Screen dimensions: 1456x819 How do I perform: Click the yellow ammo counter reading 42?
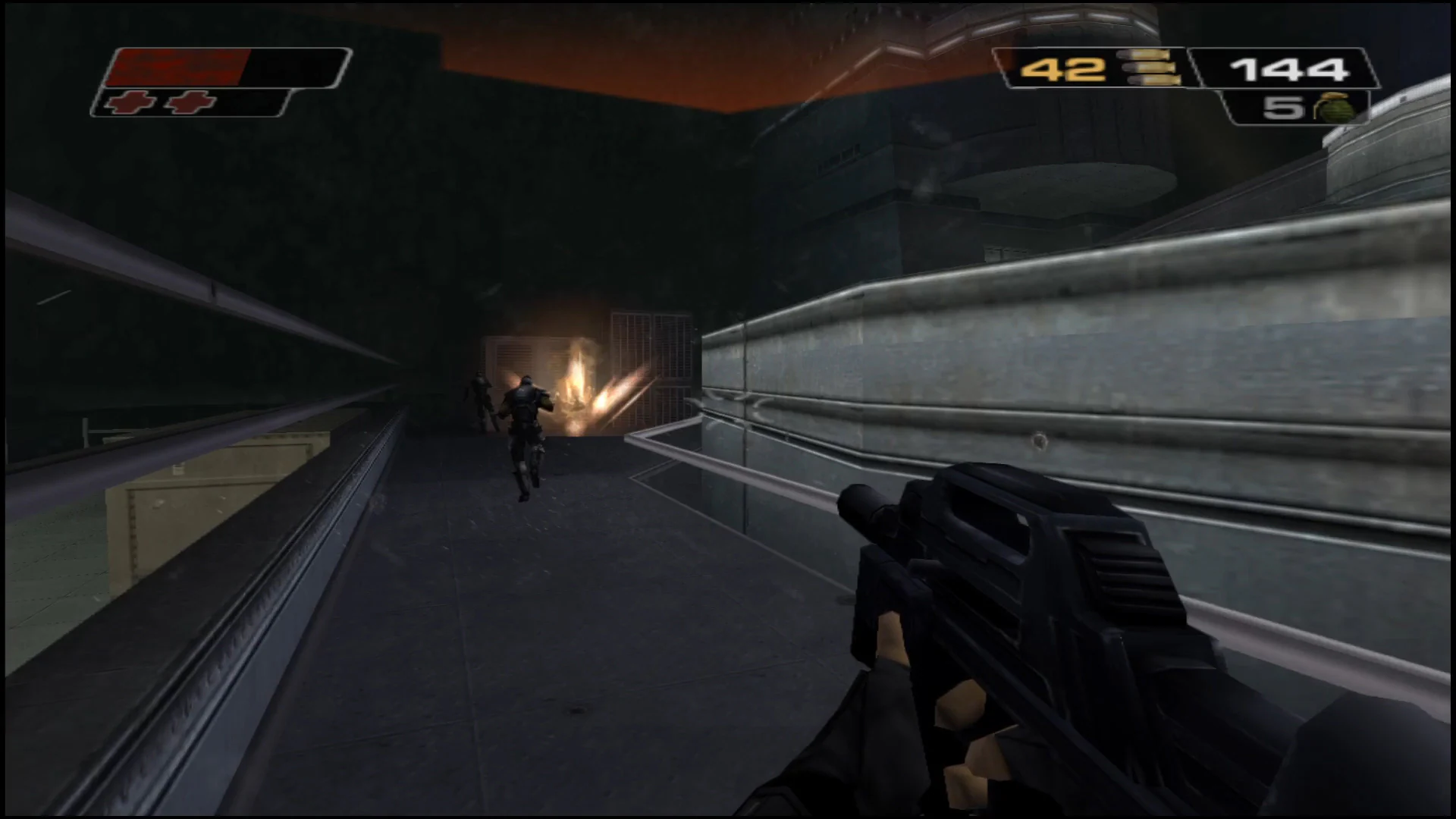point(1064,68)
